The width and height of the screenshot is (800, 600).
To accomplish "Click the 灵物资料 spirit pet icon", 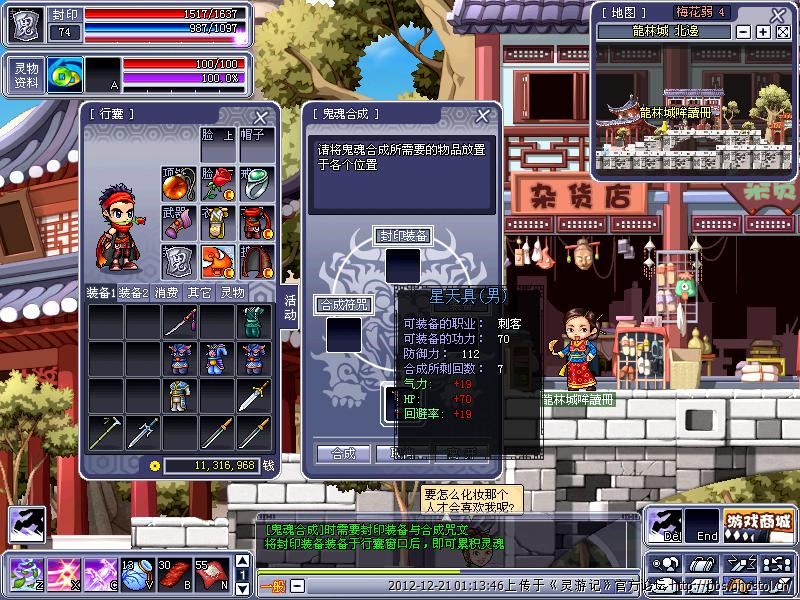I will [64, 76].
